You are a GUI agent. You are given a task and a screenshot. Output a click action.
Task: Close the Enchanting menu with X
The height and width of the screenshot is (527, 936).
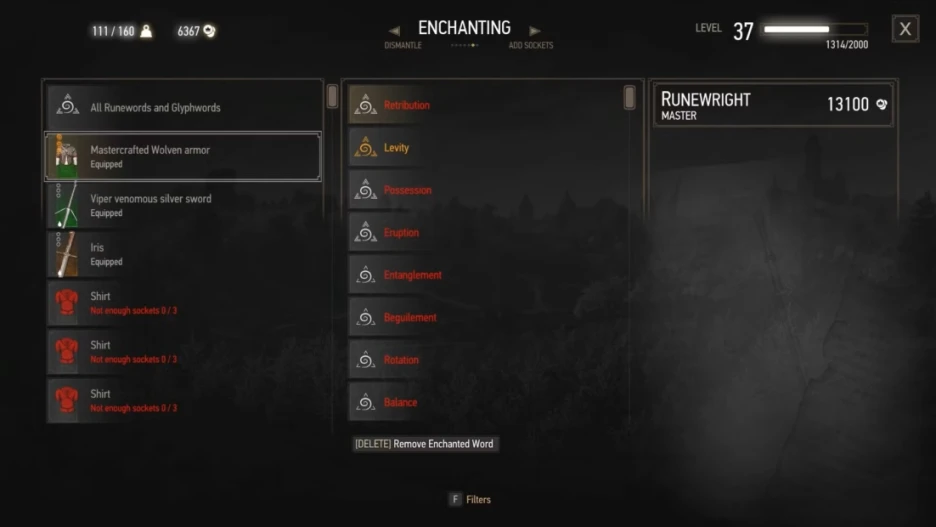pos(905,29)
